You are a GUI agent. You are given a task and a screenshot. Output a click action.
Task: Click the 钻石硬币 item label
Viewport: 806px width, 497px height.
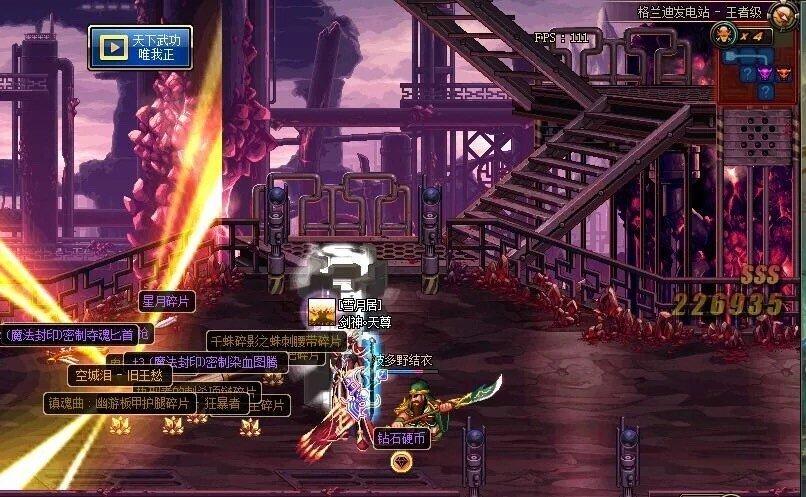pos(403,439)
